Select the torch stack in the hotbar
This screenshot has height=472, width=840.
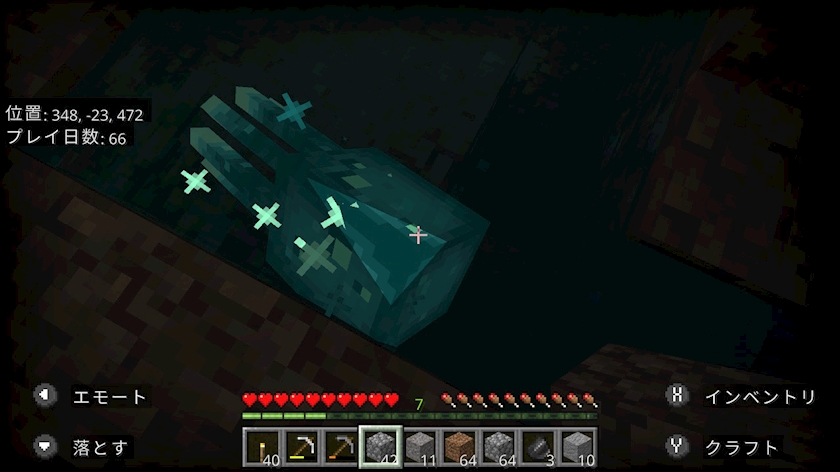pos(263,447)
